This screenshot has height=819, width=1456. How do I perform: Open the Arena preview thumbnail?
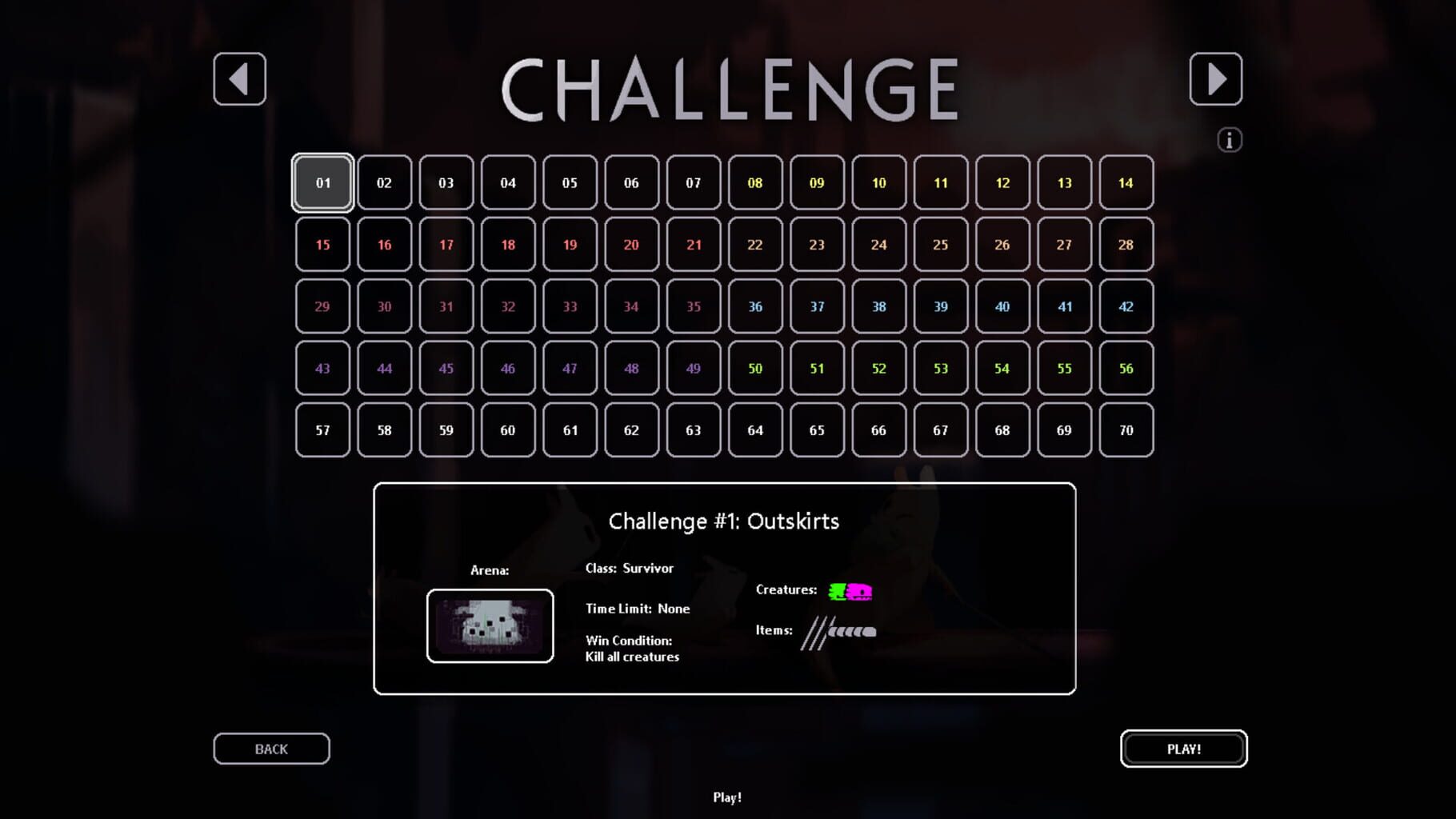pos(490,626)
